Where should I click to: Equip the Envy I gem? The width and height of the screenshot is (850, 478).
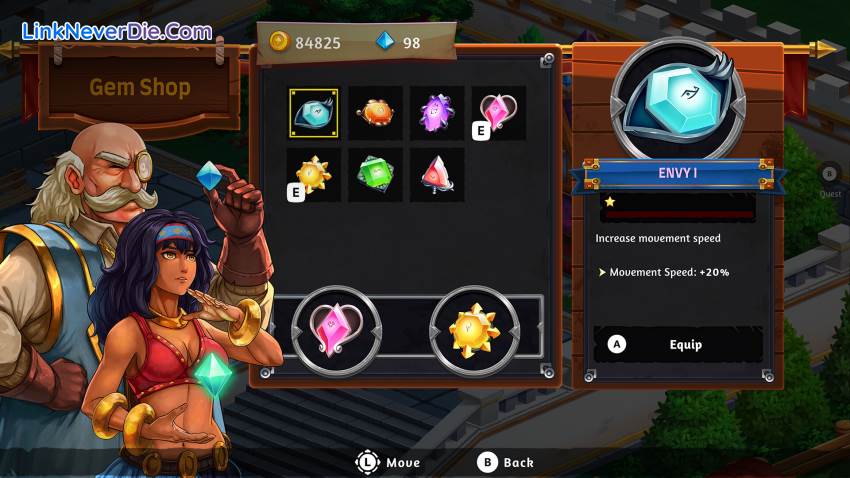(678, 345)
